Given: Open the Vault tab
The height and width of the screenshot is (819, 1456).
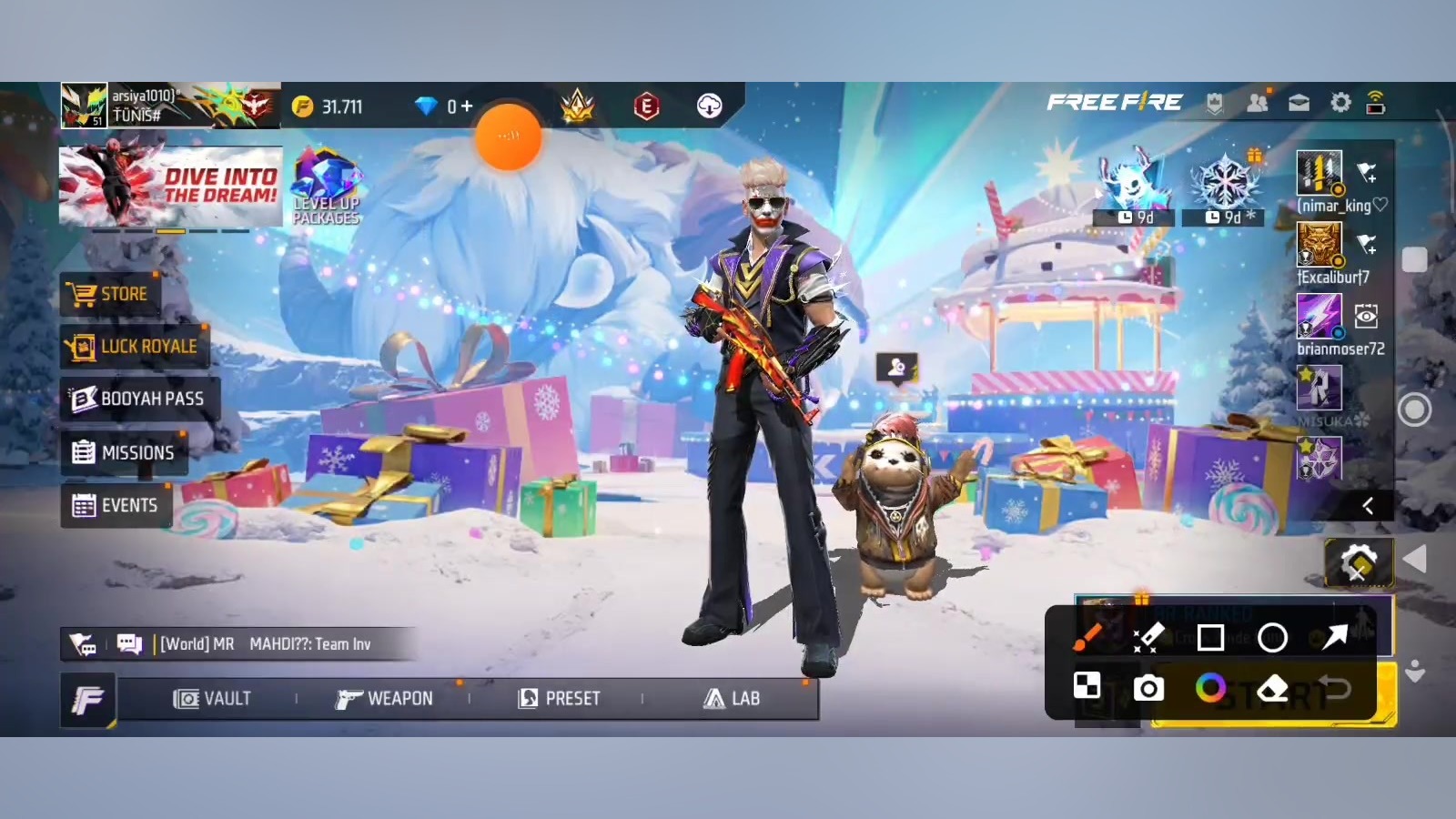Looking at the screenshot, I should click(x=212, y=699).
